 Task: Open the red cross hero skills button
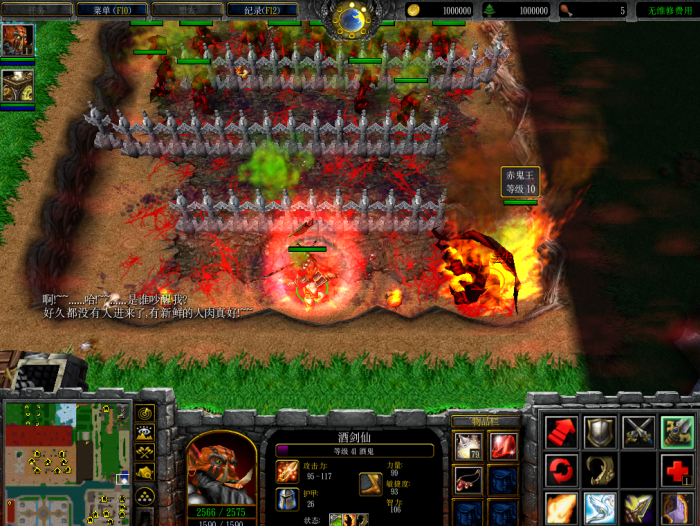(x=677, y=469)
